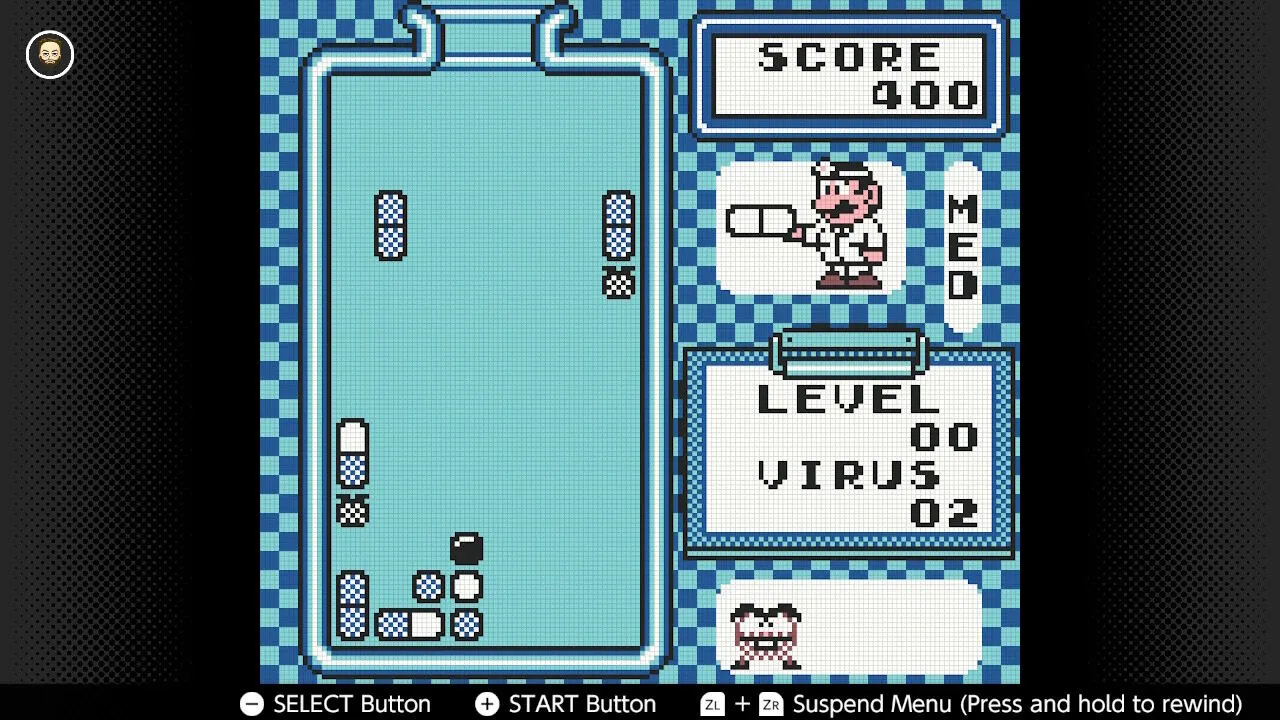Click the horizontal capsule at the bottle bottom
This screenshot has width=1280, height=720.
[410, 625]
